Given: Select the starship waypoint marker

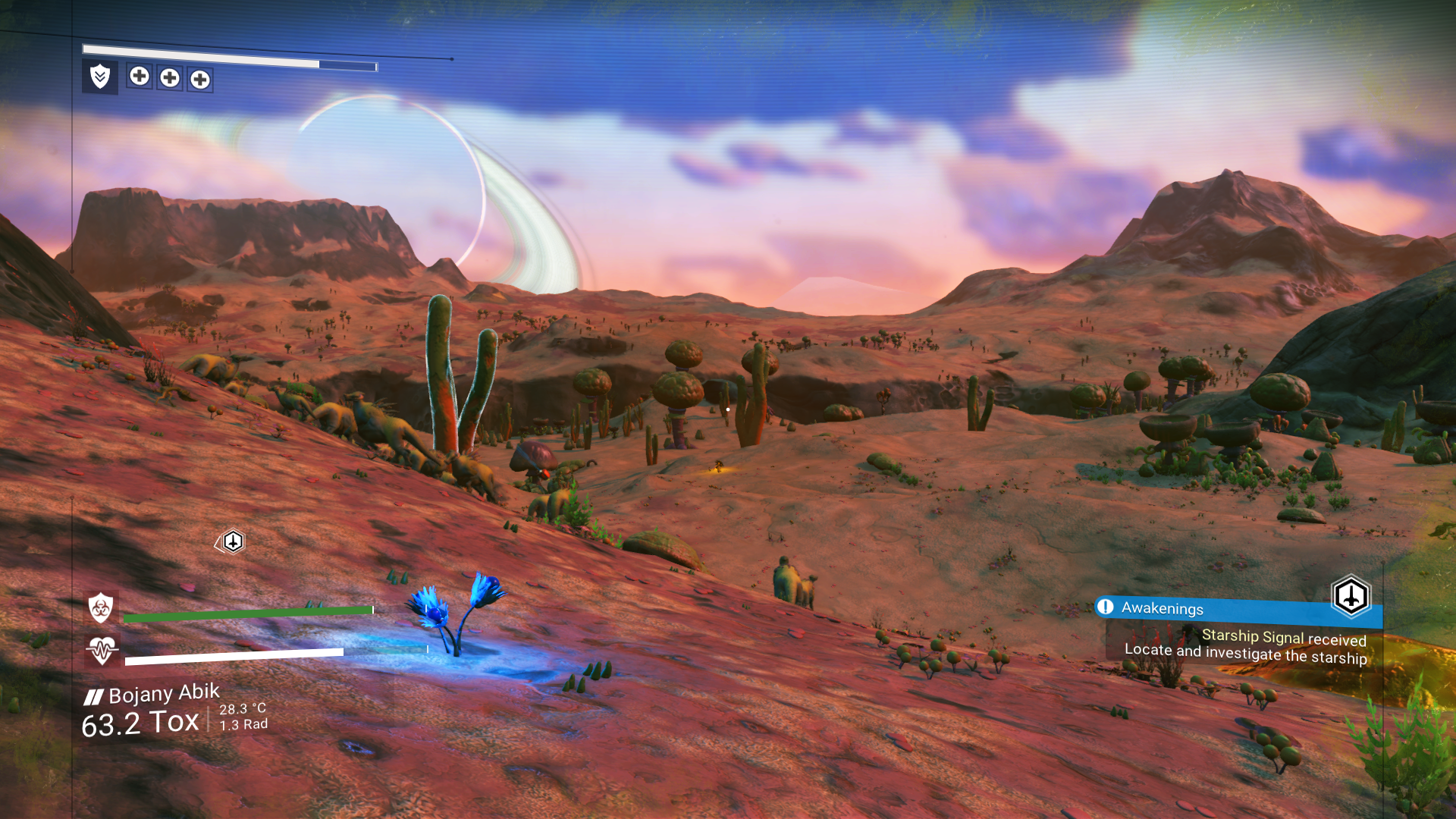Looking at the screenshot, I should pyautogui.click(x=233, y=541).
